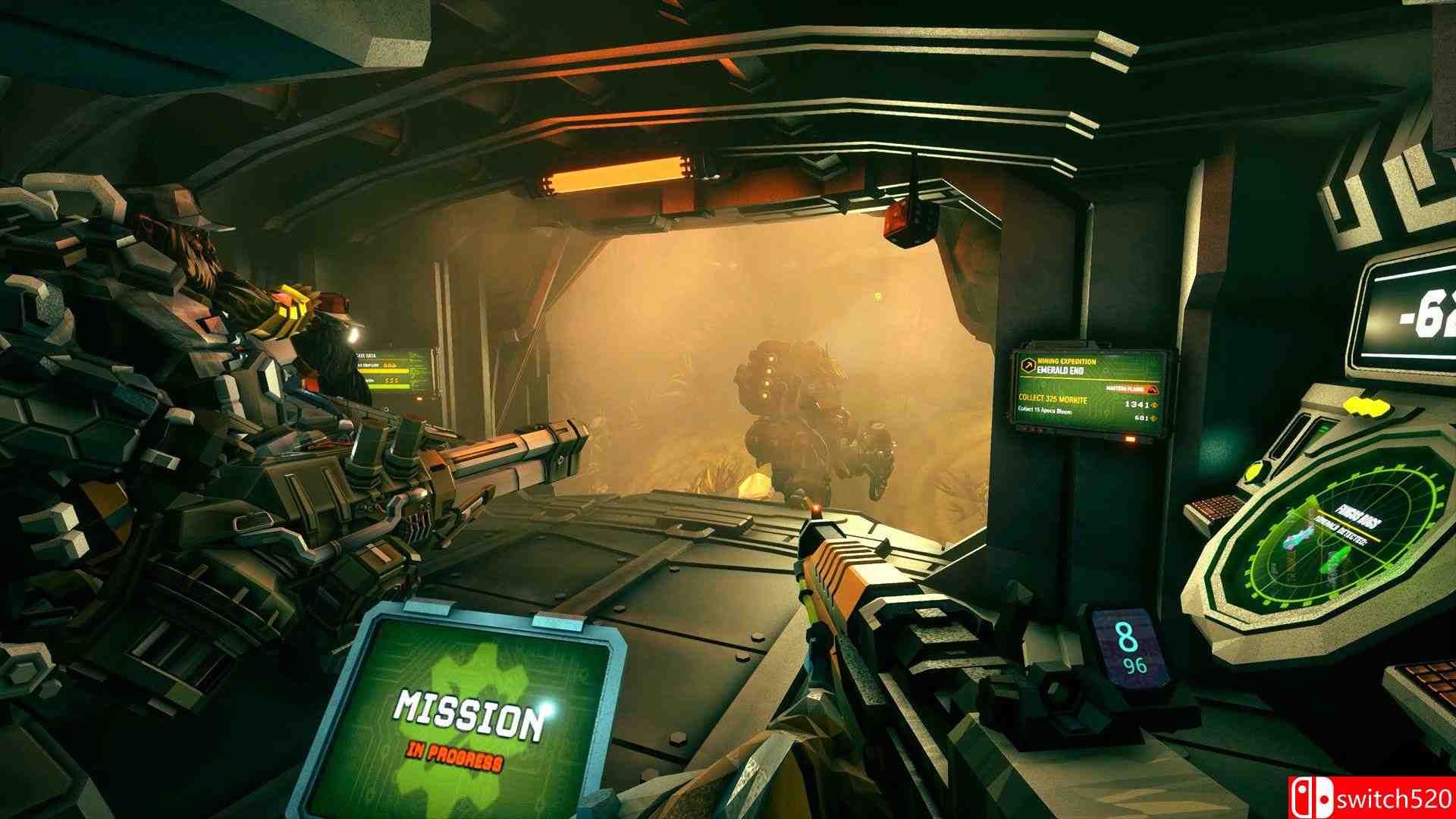Toggle the orange status light under the mission board
The width and height of the screenshot is (1456, 819).
pos(1131,439)
